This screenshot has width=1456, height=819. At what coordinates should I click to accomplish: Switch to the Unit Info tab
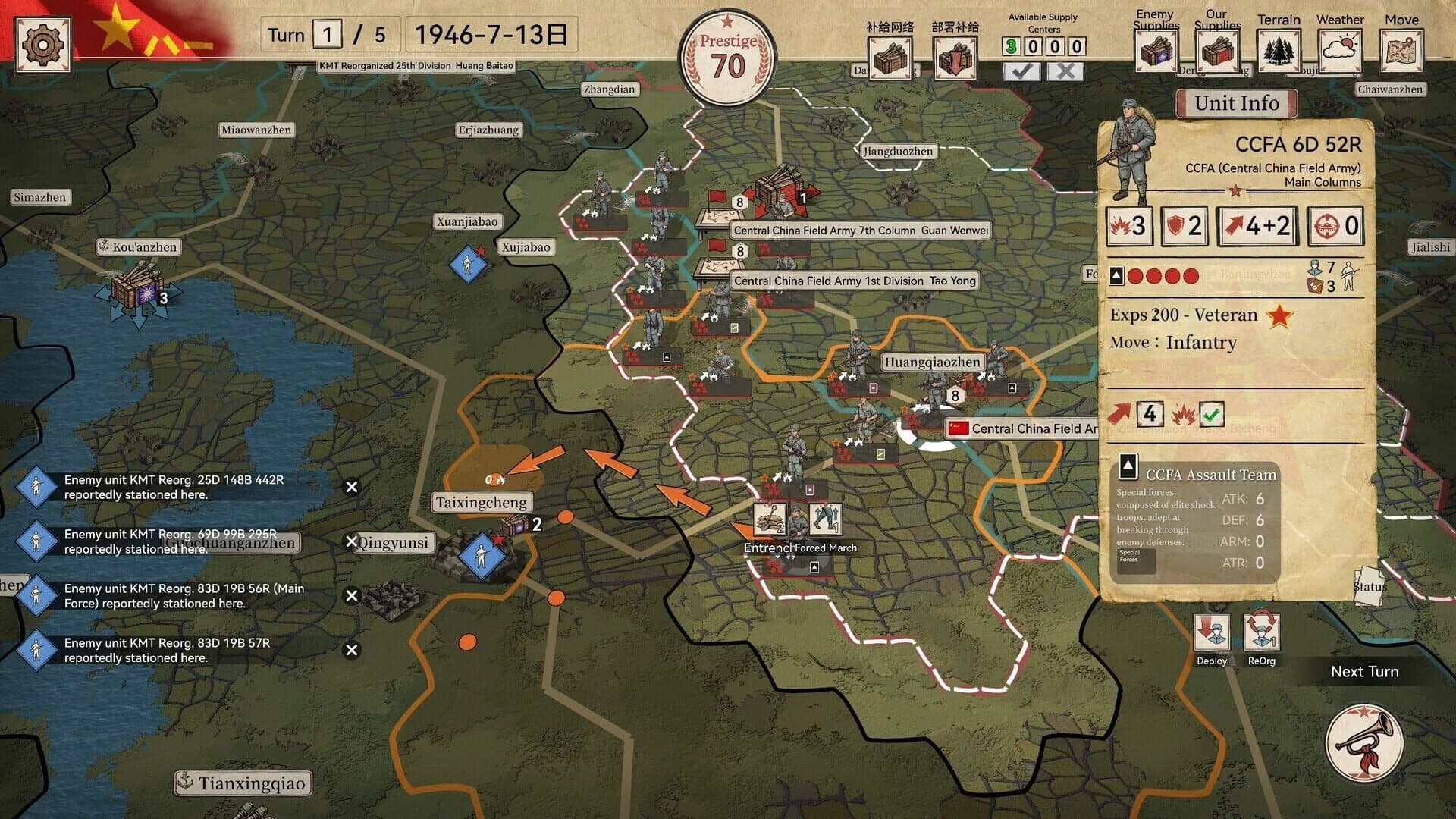click(1236, 103)
